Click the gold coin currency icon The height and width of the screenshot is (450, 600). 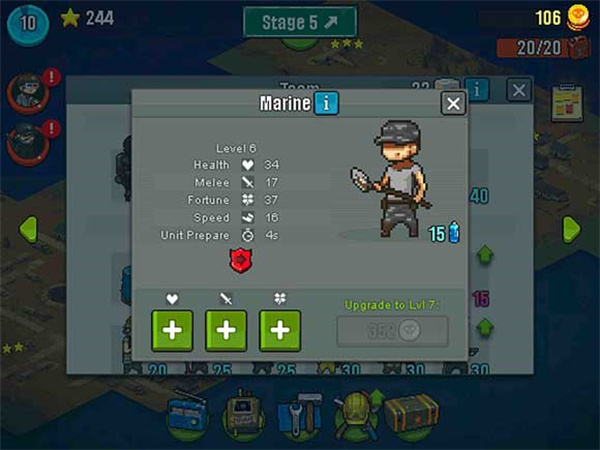tap(579, 17)
